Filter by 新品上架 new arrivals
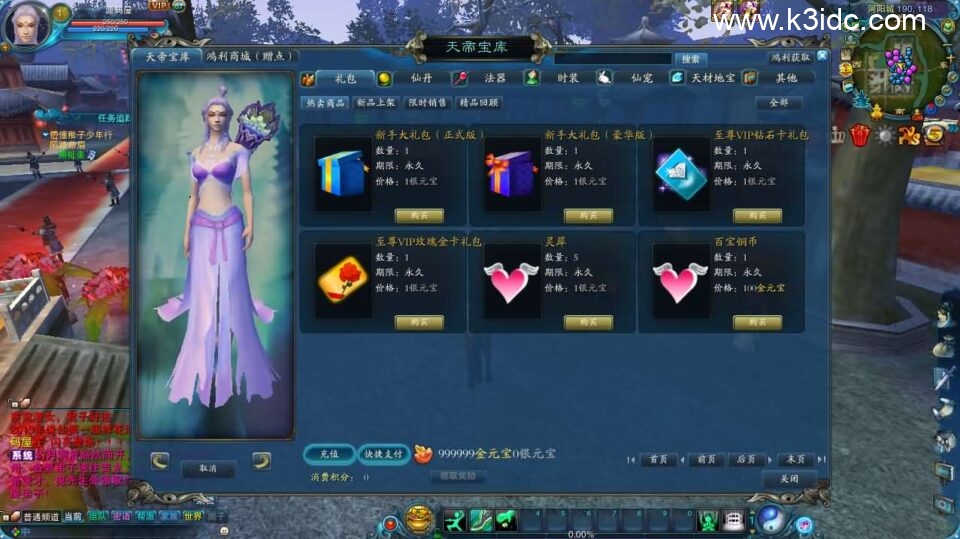Image resolution: width=960 pixels, height=539 pixels. [x=376, y=102]
